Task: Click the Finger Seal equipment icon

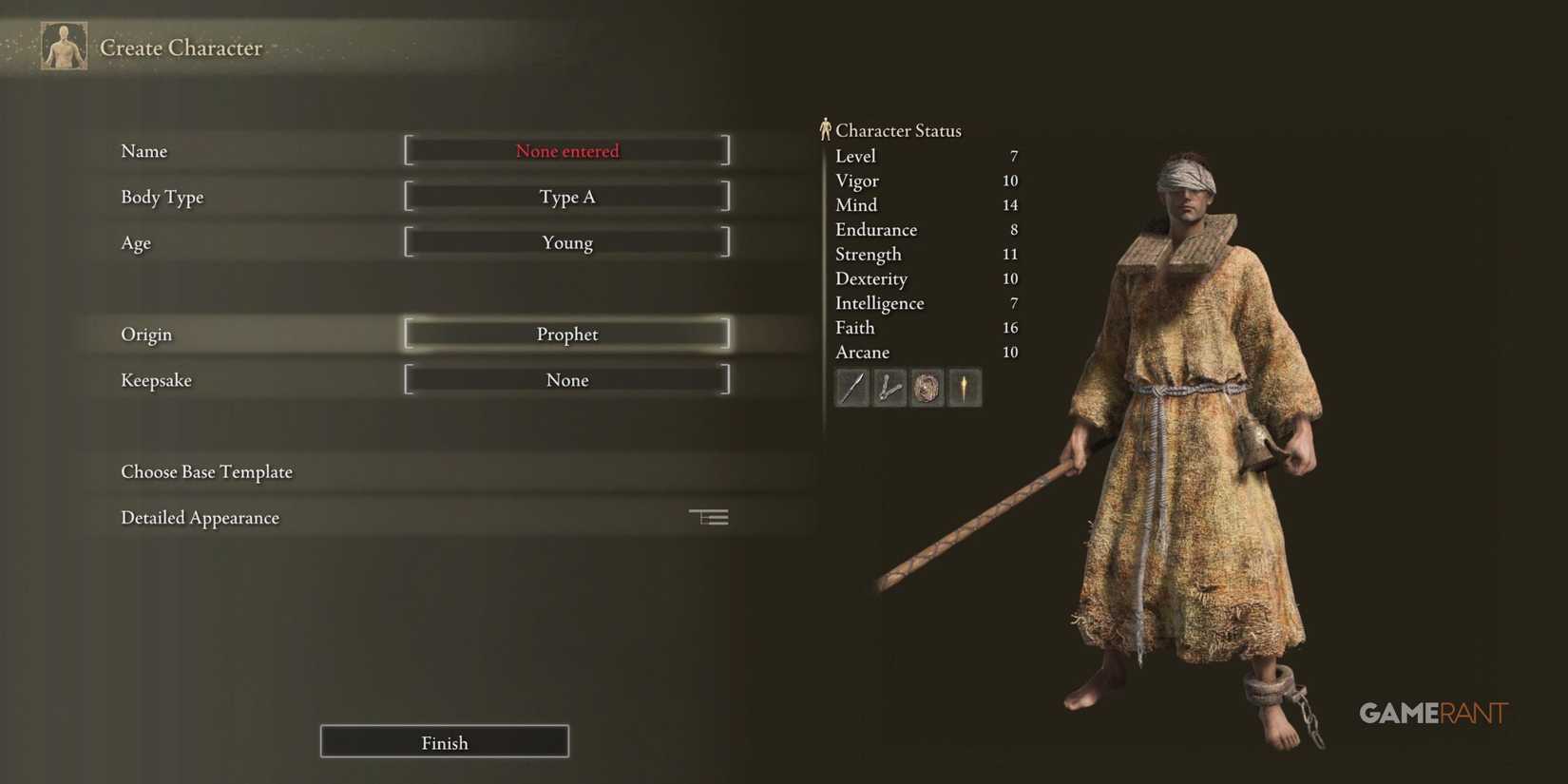Action: point(889,388)
